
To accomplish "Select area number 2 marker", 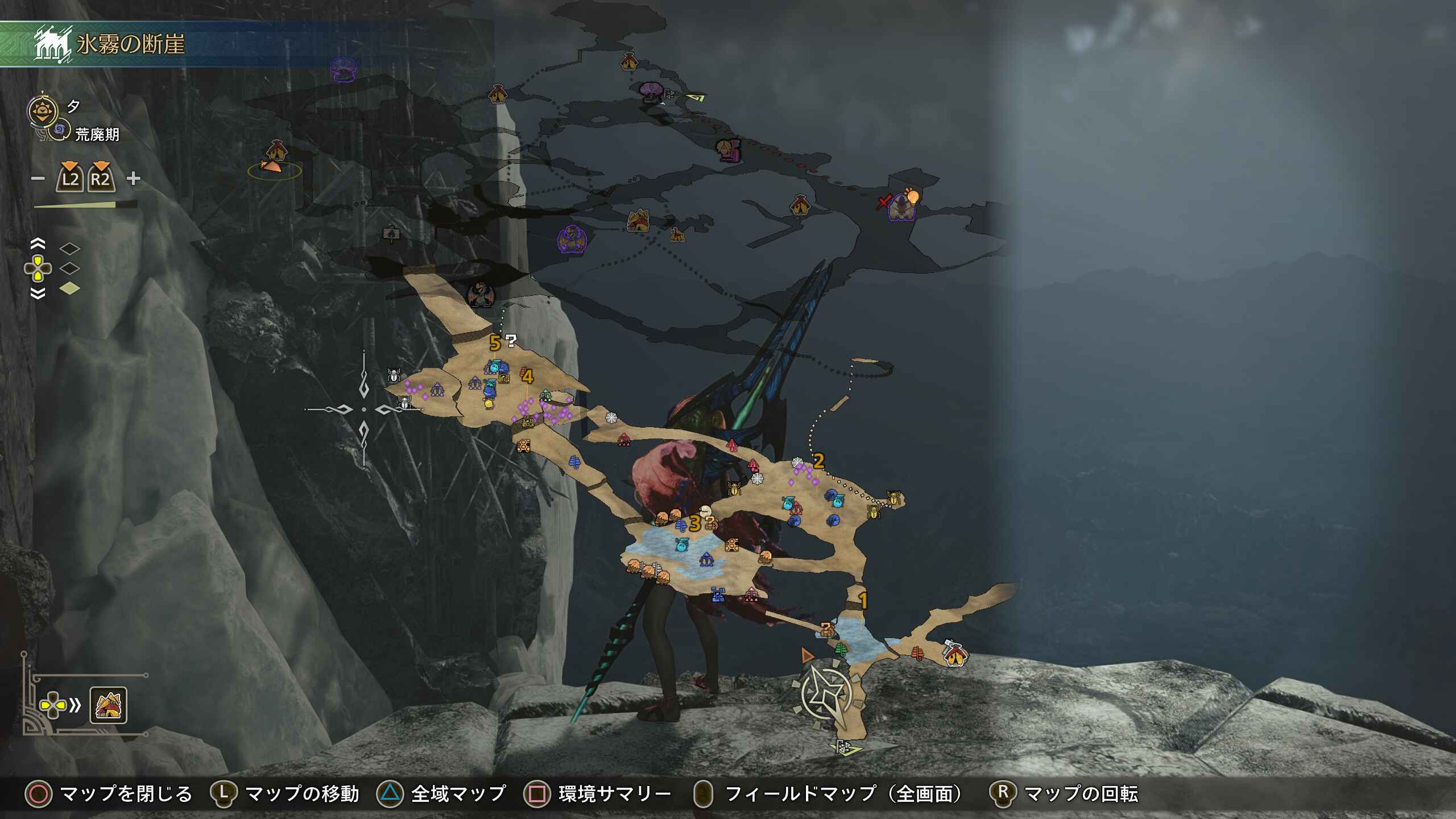I will [x=818, y=461].
